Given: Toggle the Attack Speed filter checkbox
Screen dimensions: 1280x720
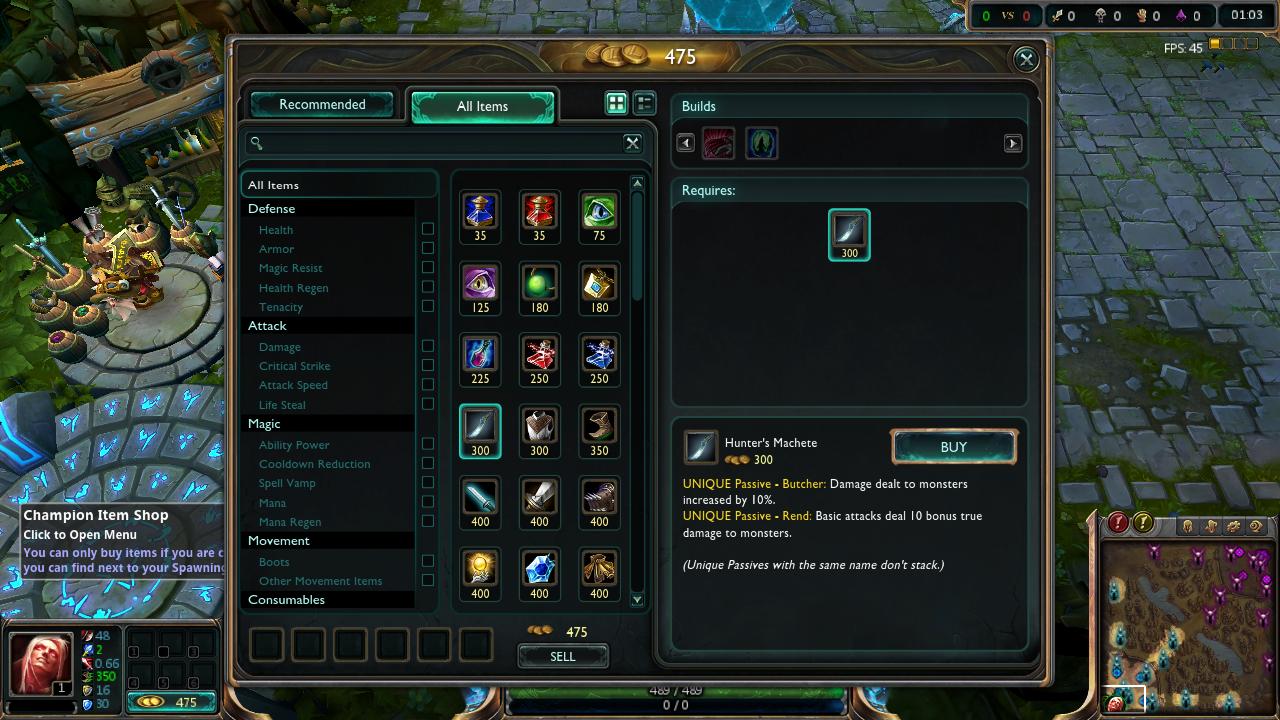Looking at the screenshot, I should (x=428, y=385).
